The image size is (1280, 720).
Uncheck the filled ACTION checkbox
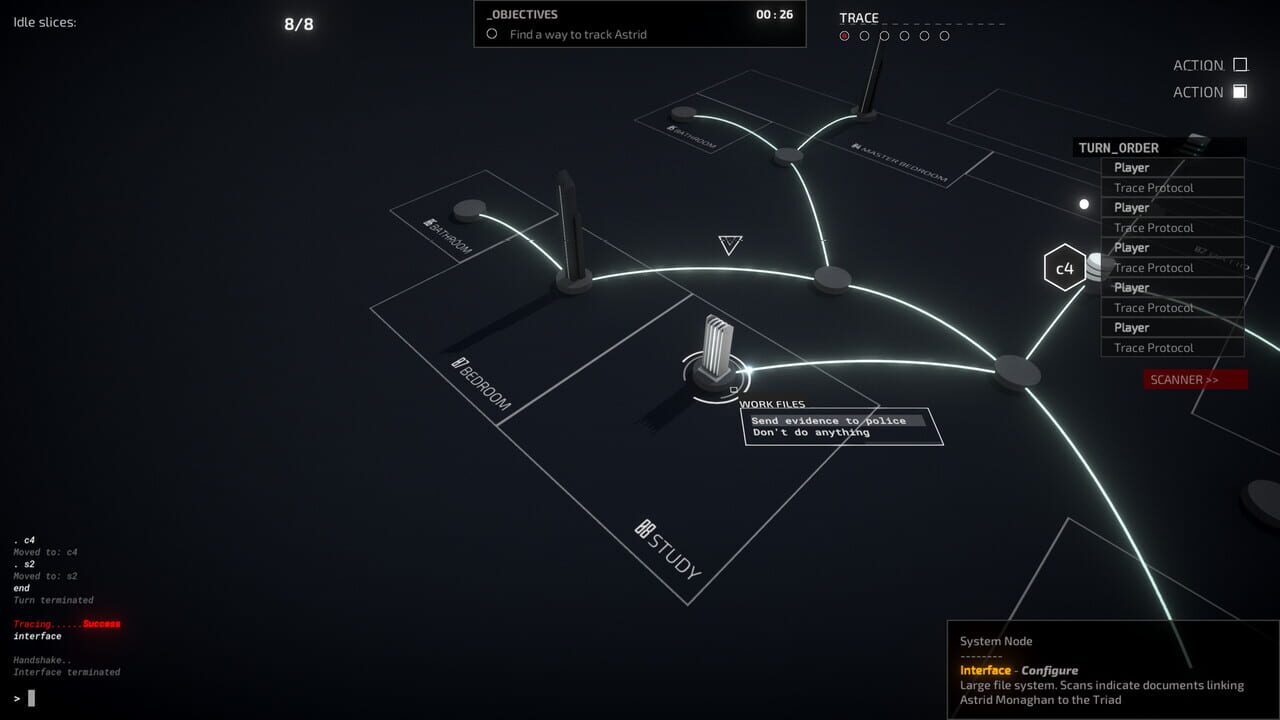[x=1239, y=91]
